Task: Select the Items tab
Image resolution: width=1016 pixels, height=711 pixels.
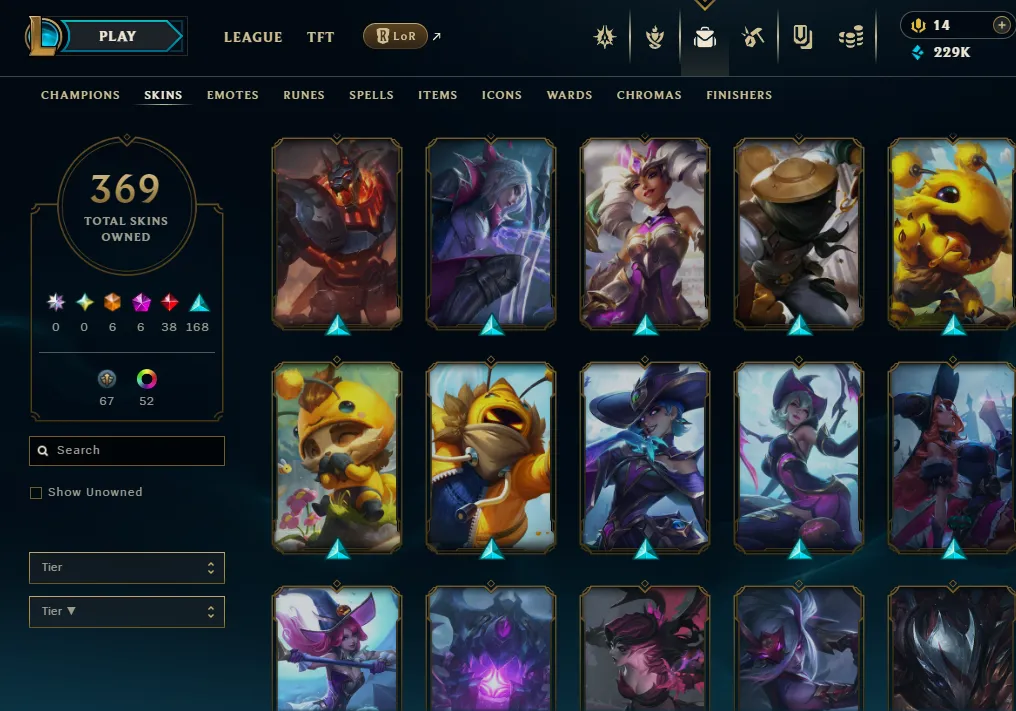Action: click(x=438, y=95)
